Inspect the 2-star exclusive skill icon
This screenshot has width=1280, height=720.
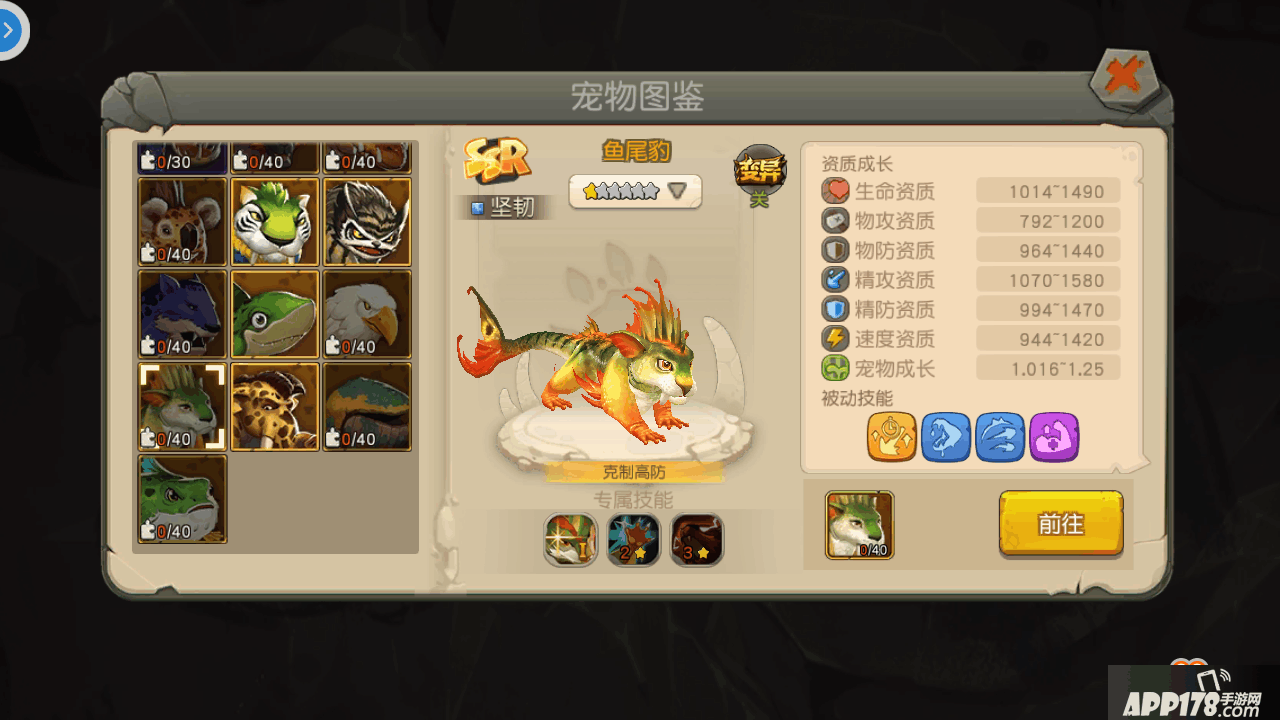point(634,540)
